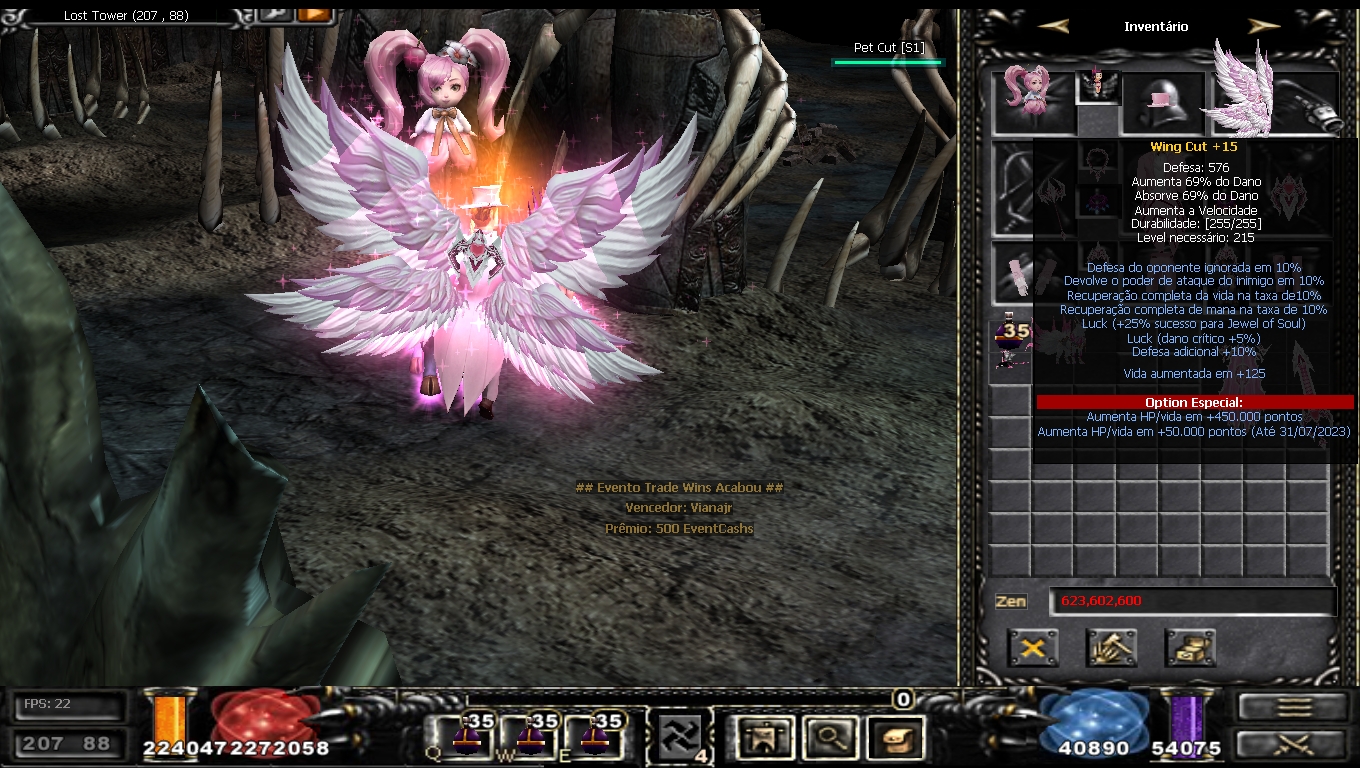
Task: Click the hammer repair button in inventory
Action: (x=1111, y=648)
